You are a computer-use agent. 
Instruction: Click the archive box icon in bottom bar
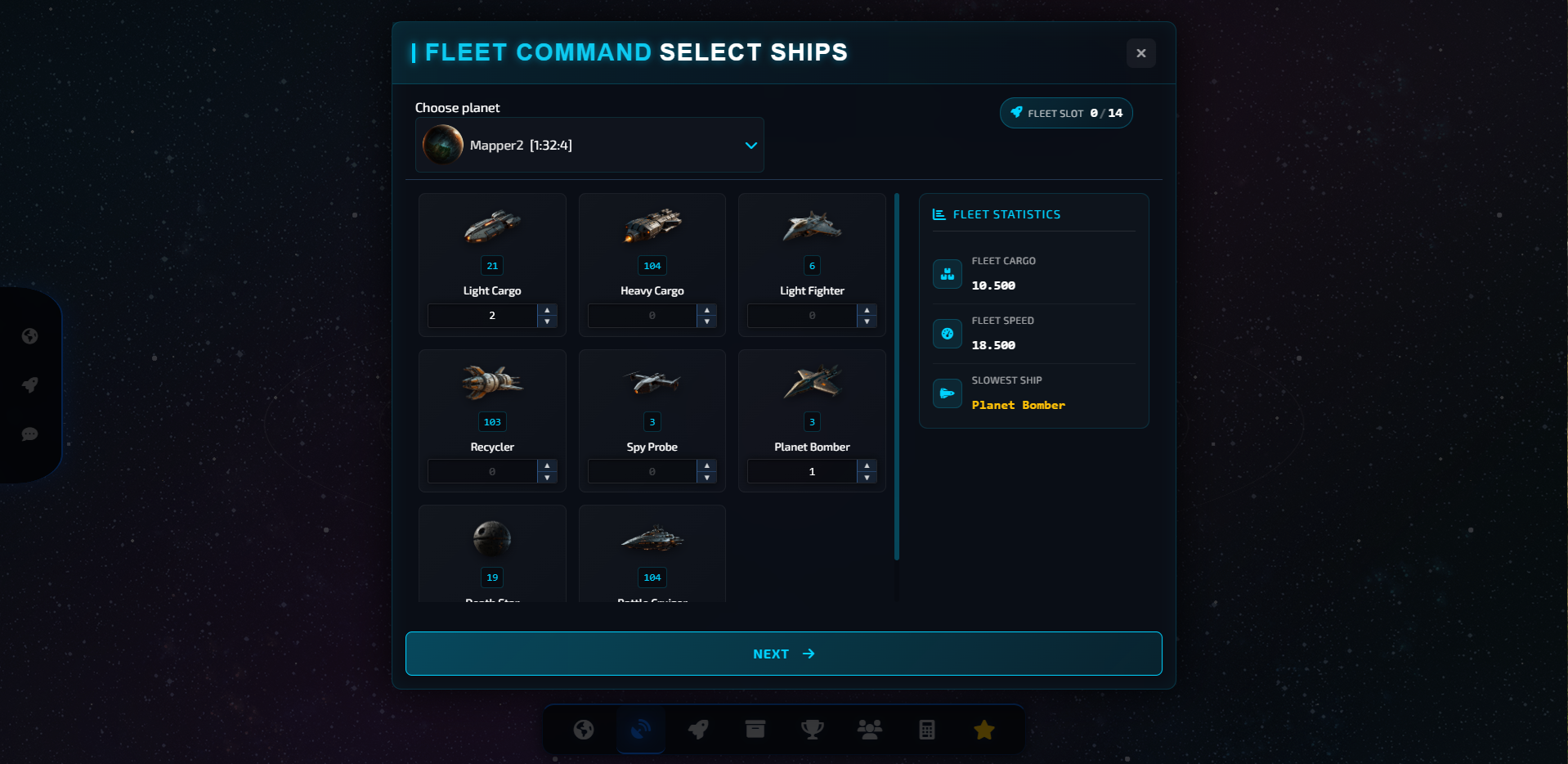(755, 729)
